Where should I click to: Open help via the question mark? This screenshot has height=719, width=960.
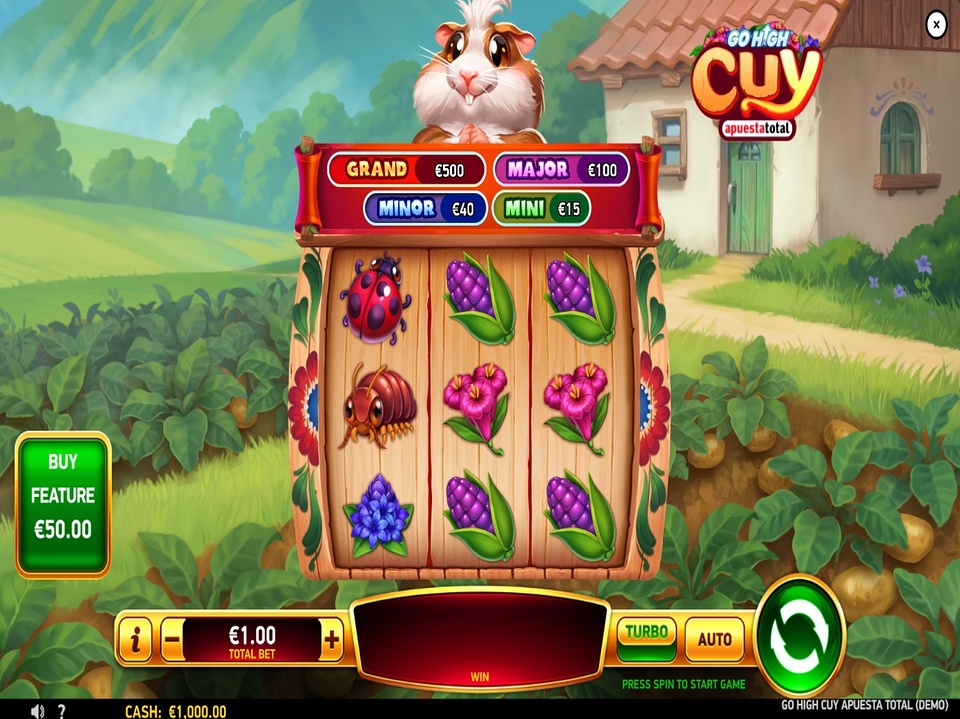click(x=62, y=711)
